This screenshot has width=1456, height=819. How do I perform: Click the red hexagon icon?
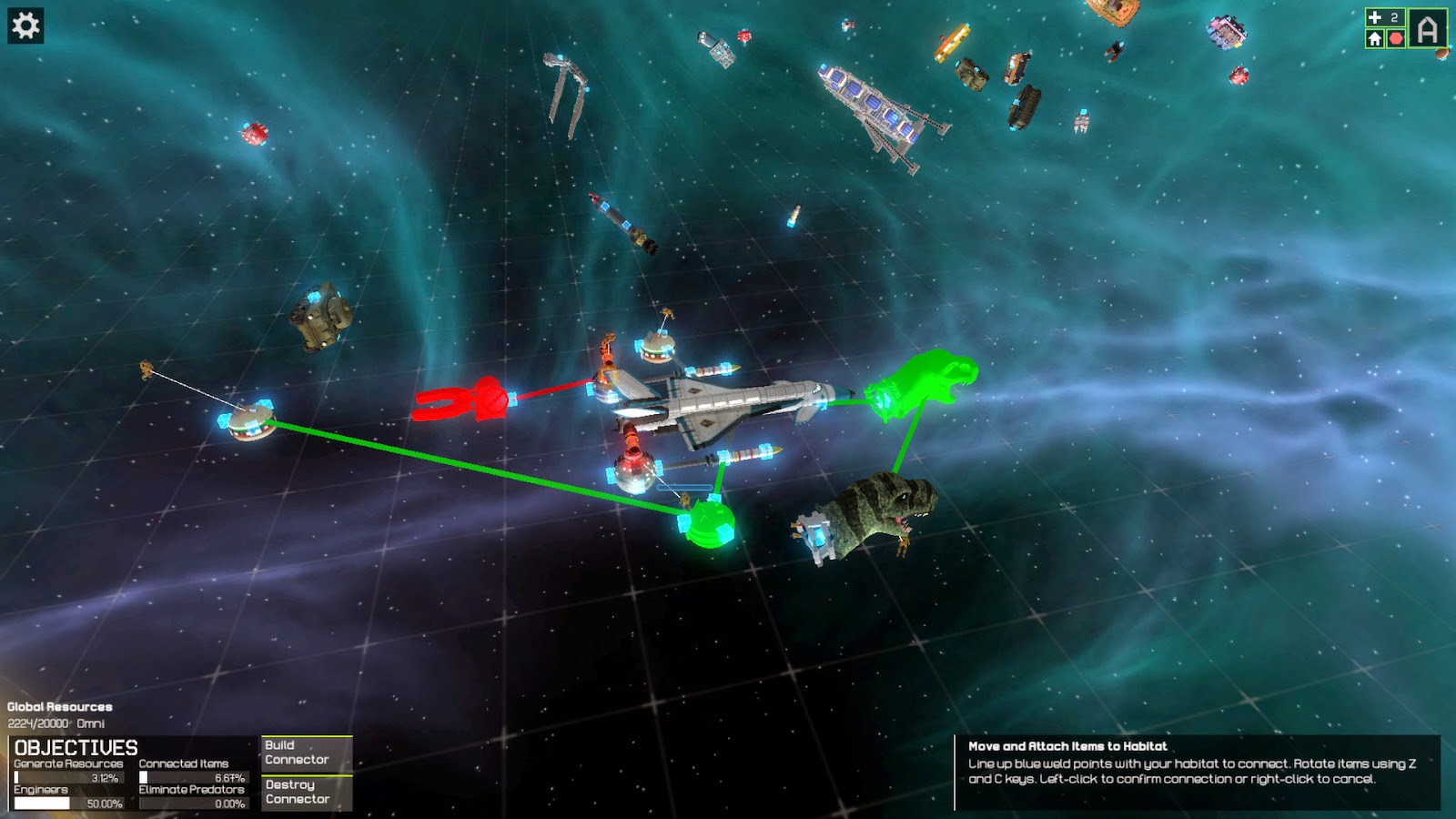pos(1396,38)
